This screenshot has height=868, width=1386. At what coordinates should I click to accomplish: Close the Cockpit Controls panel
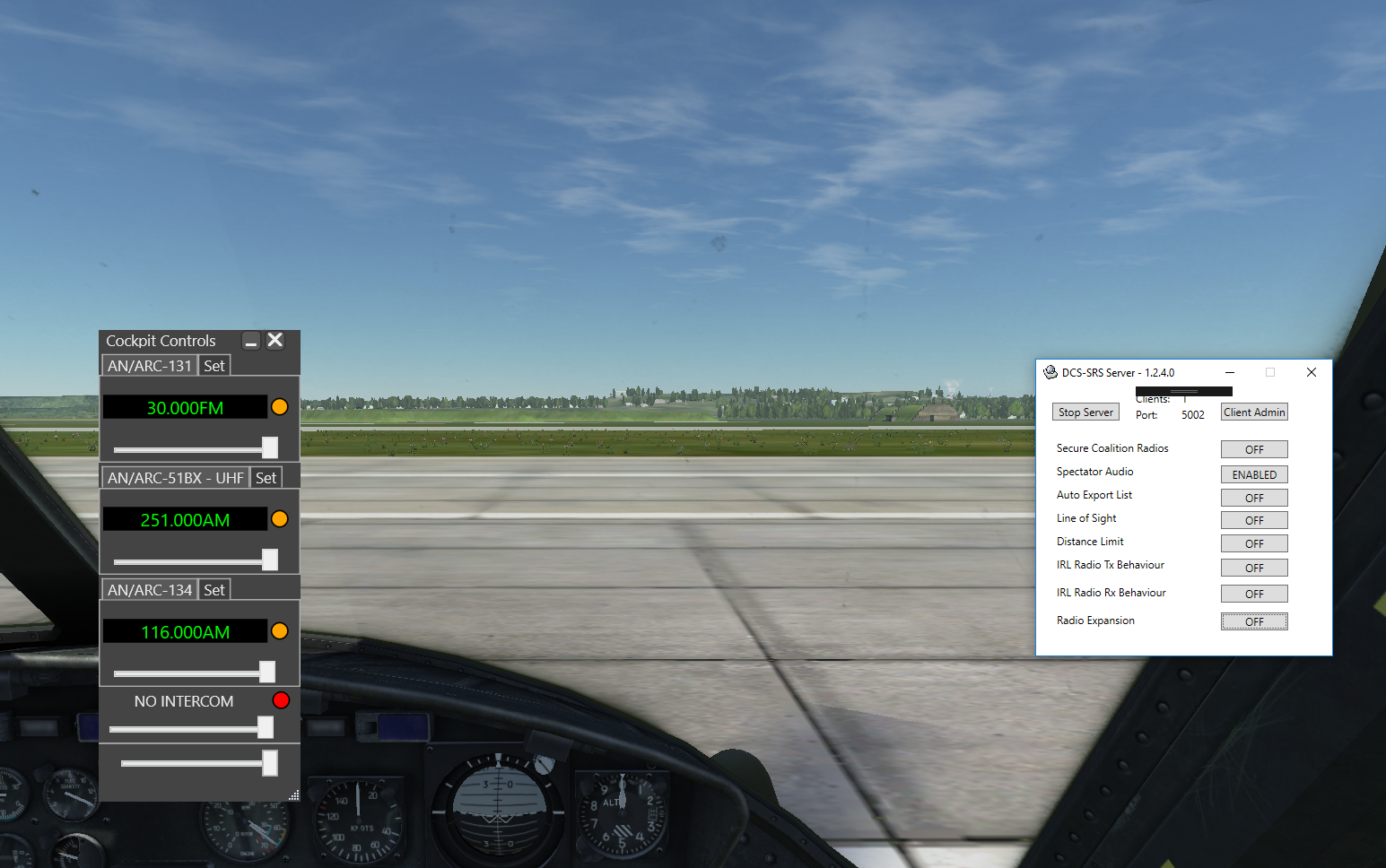[275, 340]
